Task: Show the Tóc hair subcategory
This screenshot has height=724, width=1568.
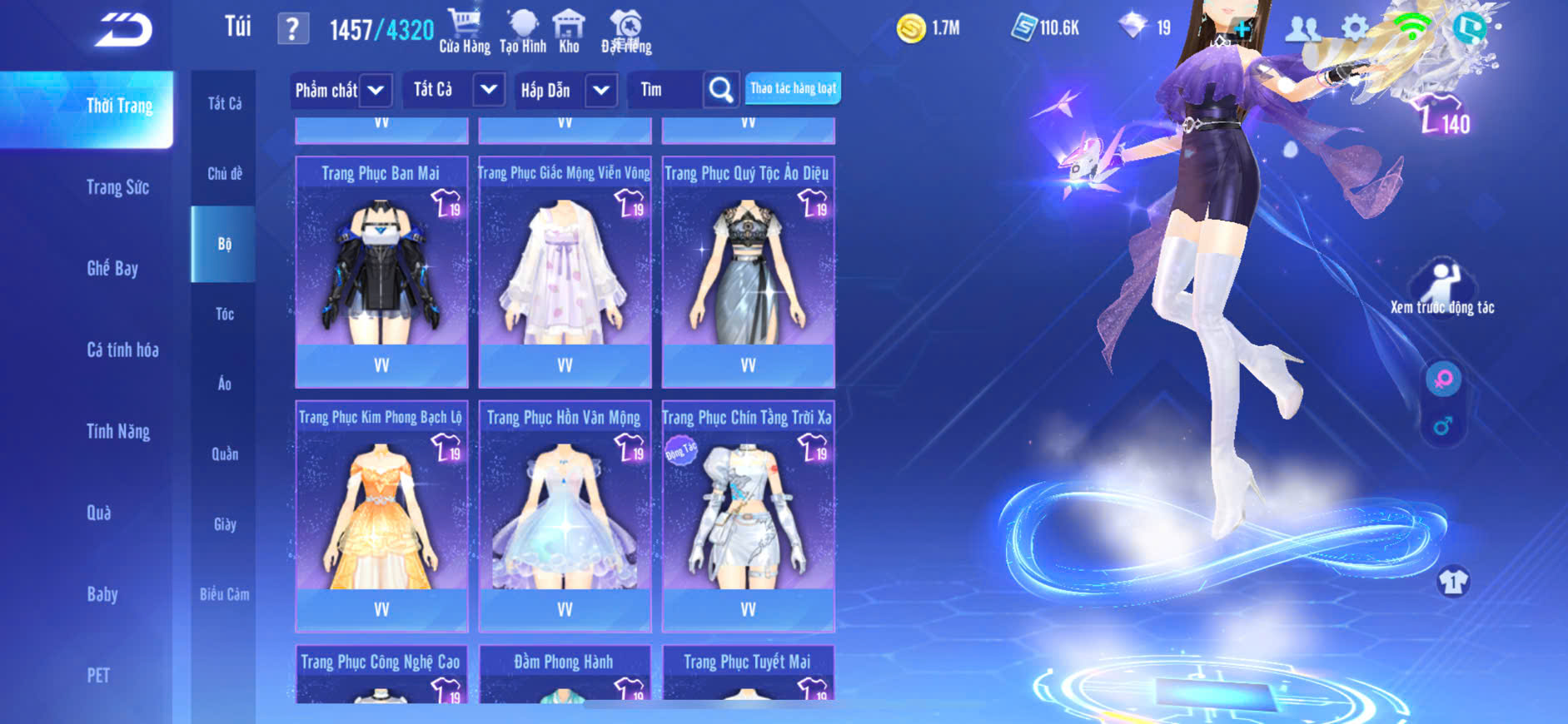Action: pyautogui.click(x=224, y=315)
